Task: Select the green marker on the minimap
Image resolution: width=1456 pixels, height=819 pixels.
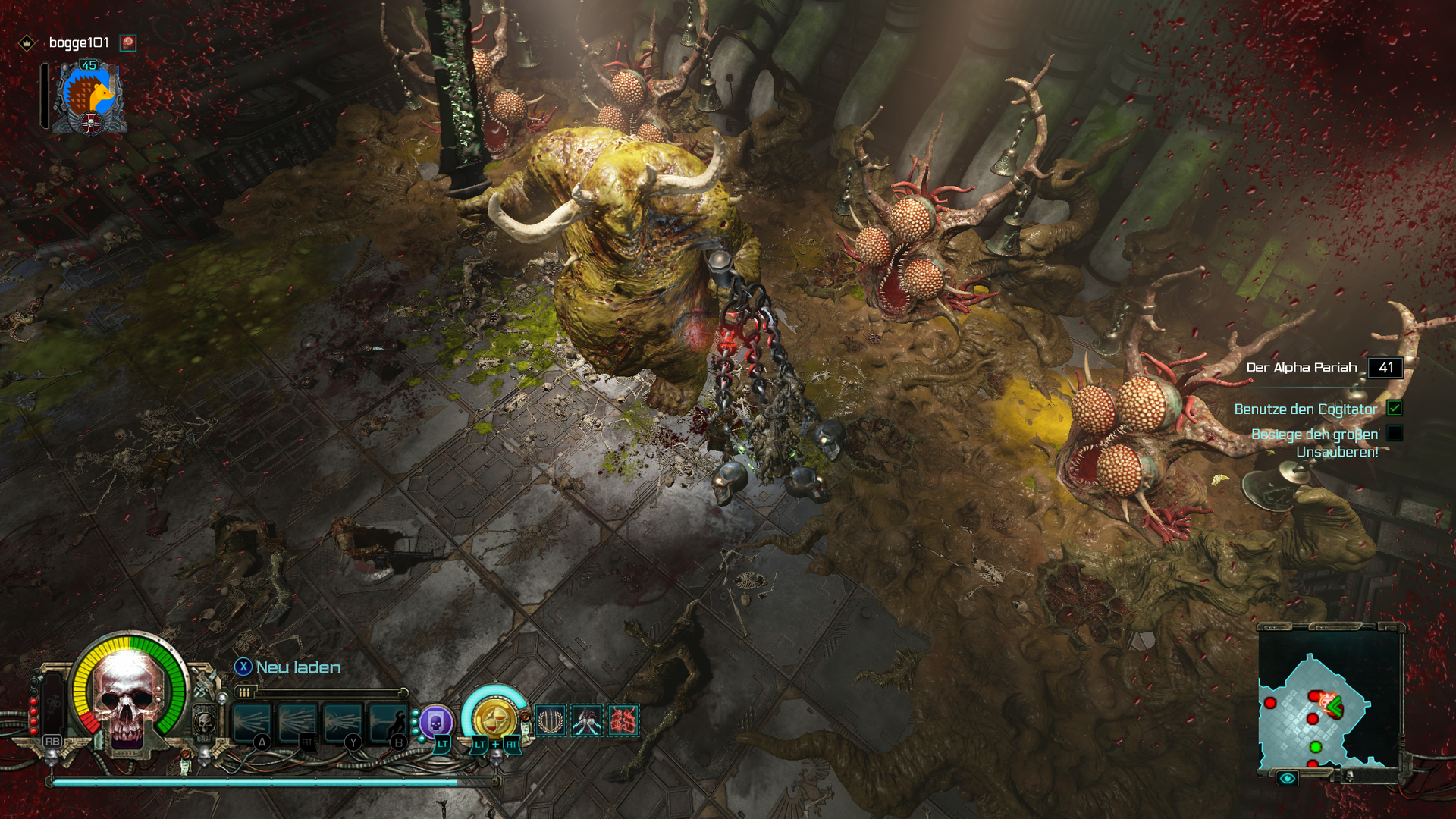Action: click(x=1316, y=747)
